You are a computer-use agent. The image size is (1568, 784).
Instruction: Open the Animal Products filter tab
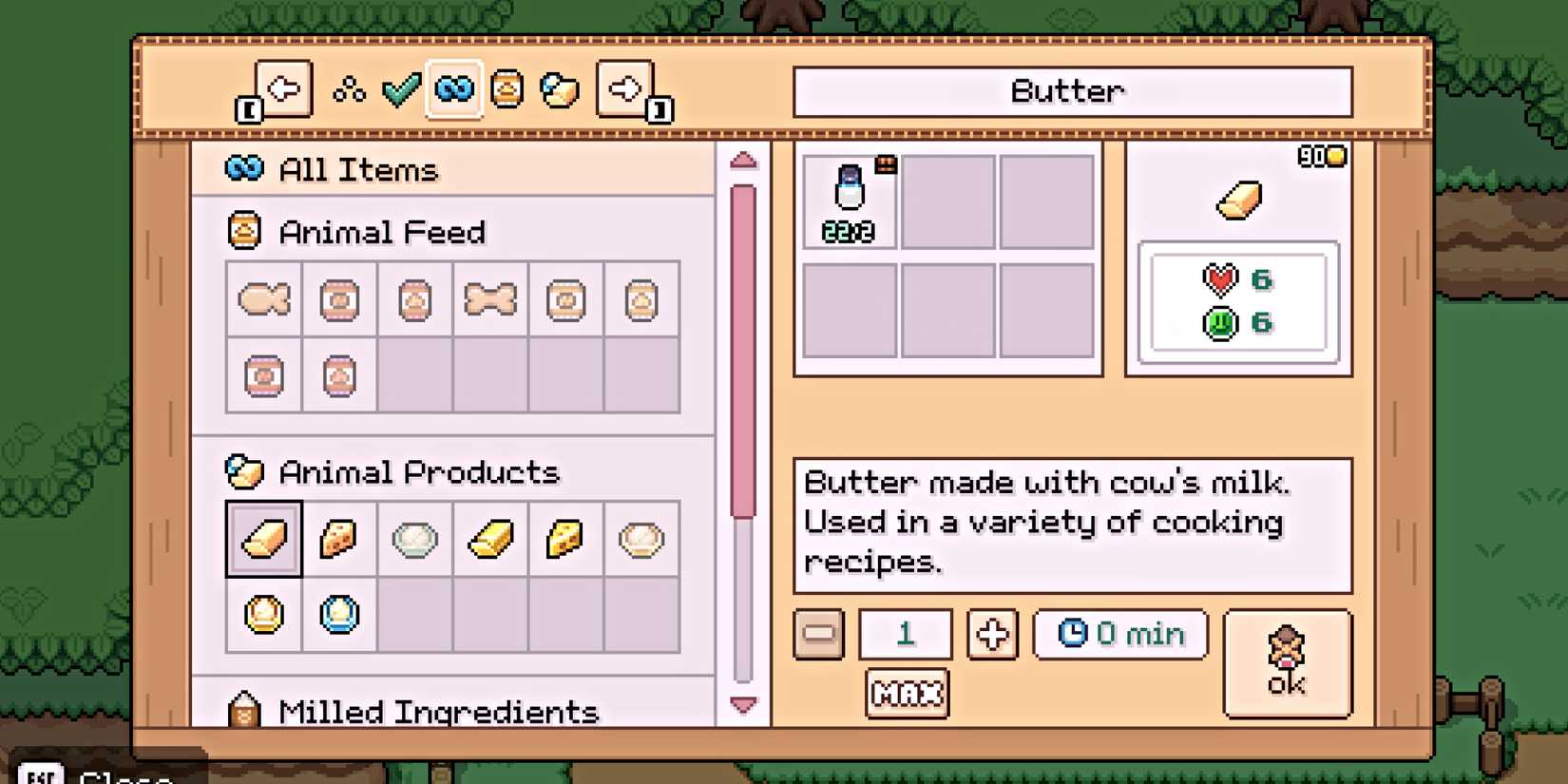560,87
